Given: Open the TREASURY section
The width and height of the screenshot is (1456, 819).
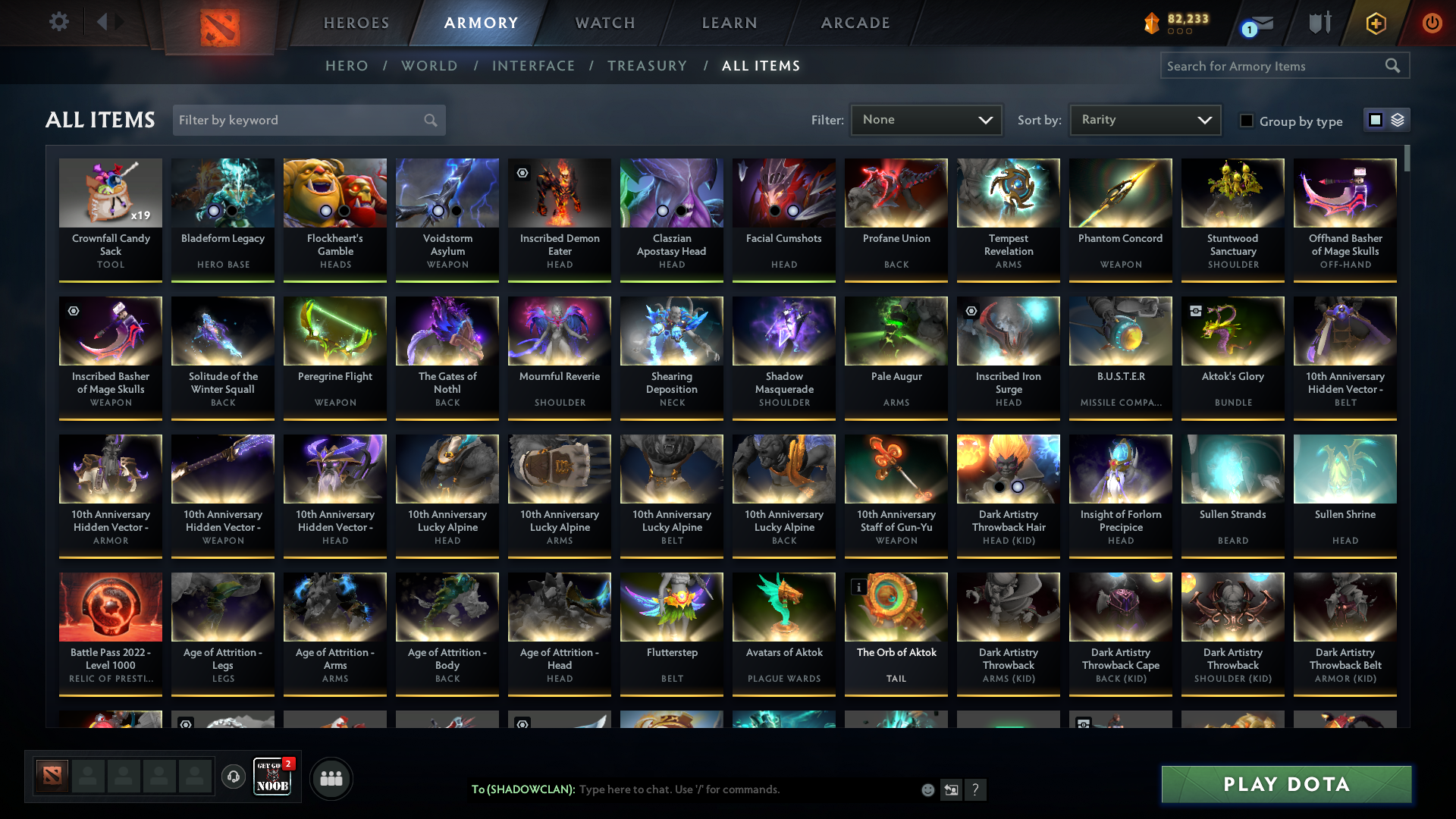Looking at the screenshot, I should point(647,66).
